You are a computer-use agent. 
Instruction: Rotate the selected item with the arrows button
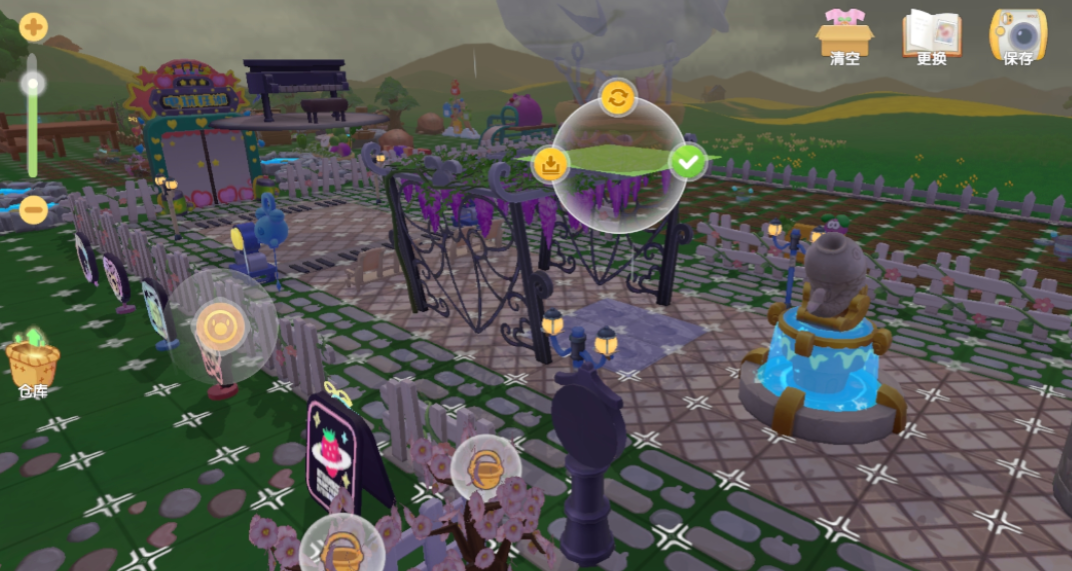click(x=618, y=97)
